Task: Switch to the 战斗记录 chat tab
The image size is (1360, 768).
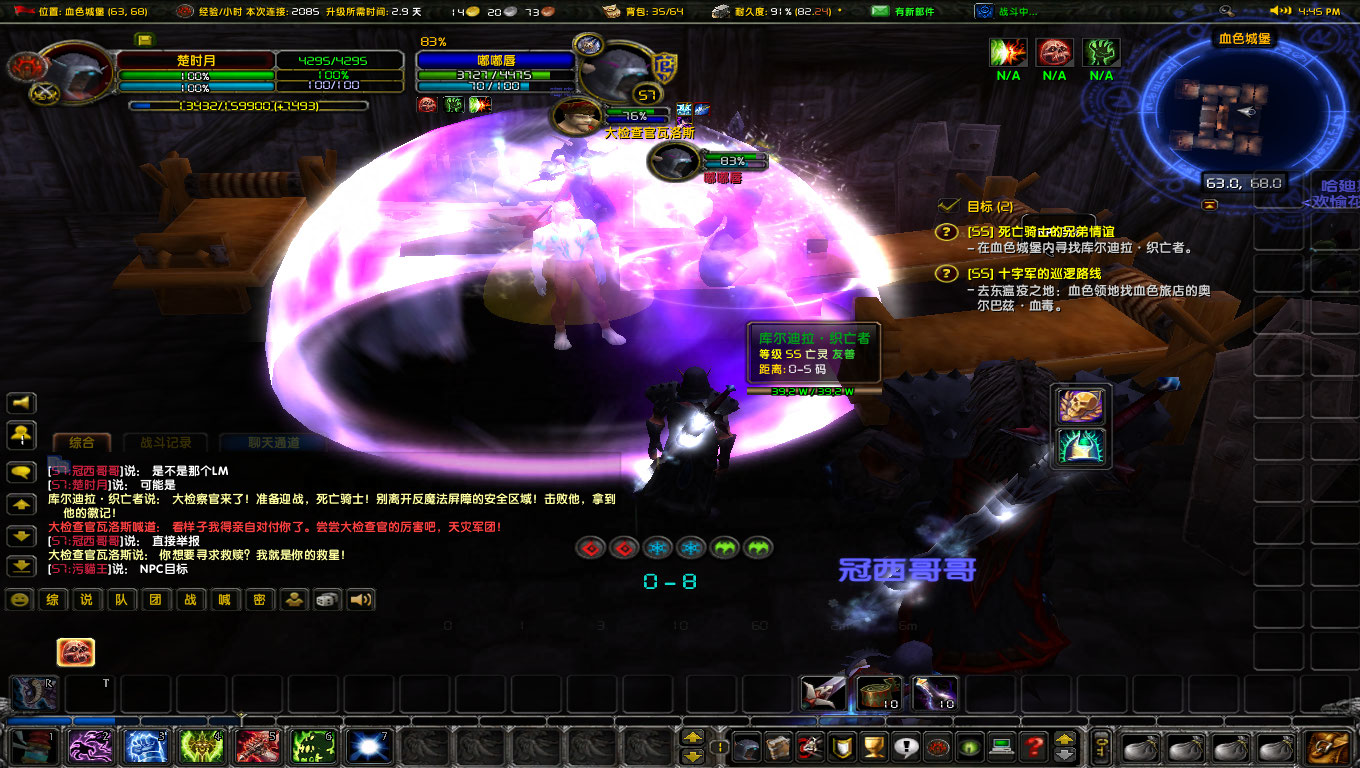Action: (x=165, y=442)
